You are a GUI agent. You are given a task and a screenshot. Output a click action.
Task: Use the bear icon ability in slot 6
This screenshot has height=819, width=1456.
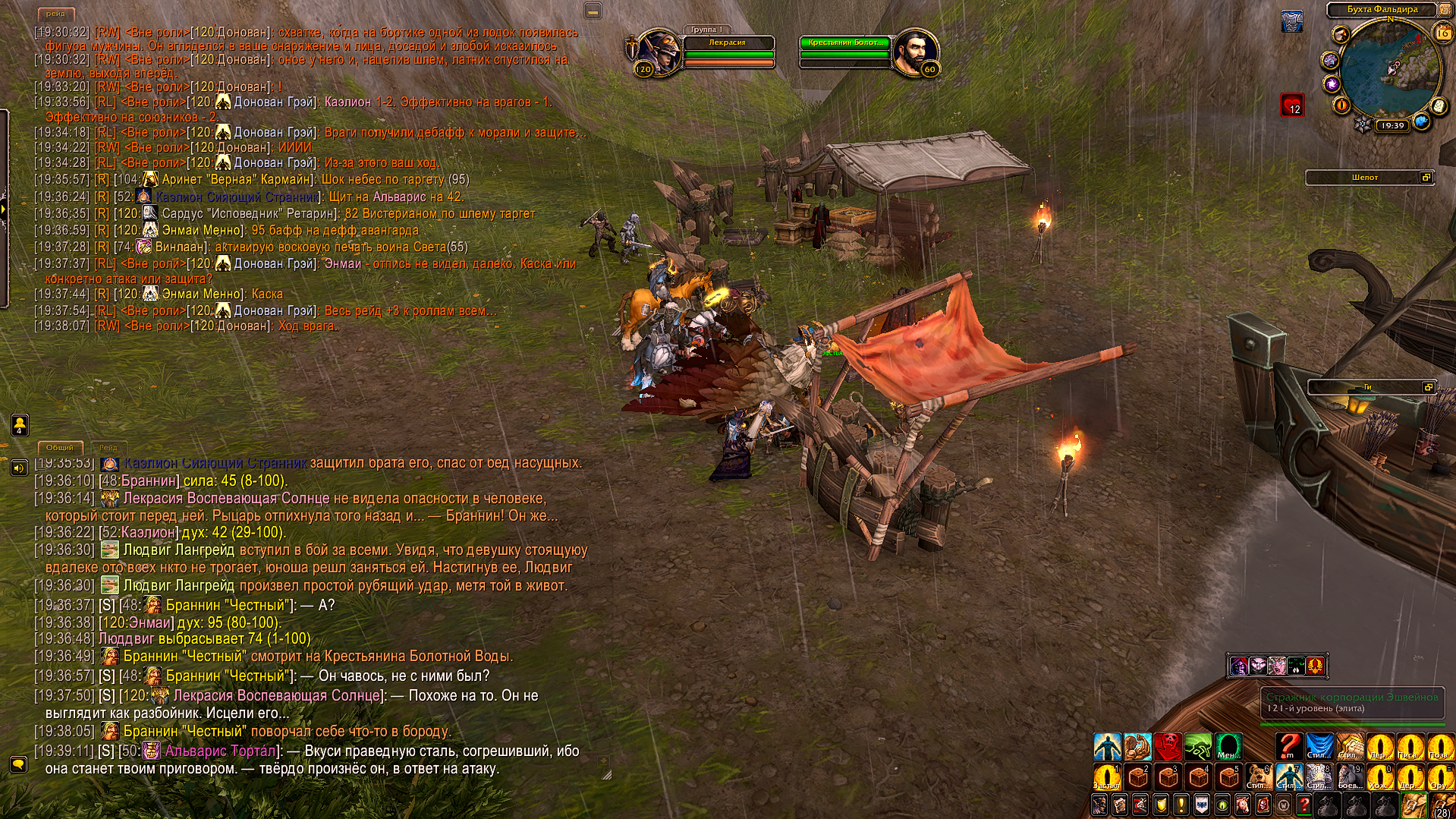pos(1259,776)
